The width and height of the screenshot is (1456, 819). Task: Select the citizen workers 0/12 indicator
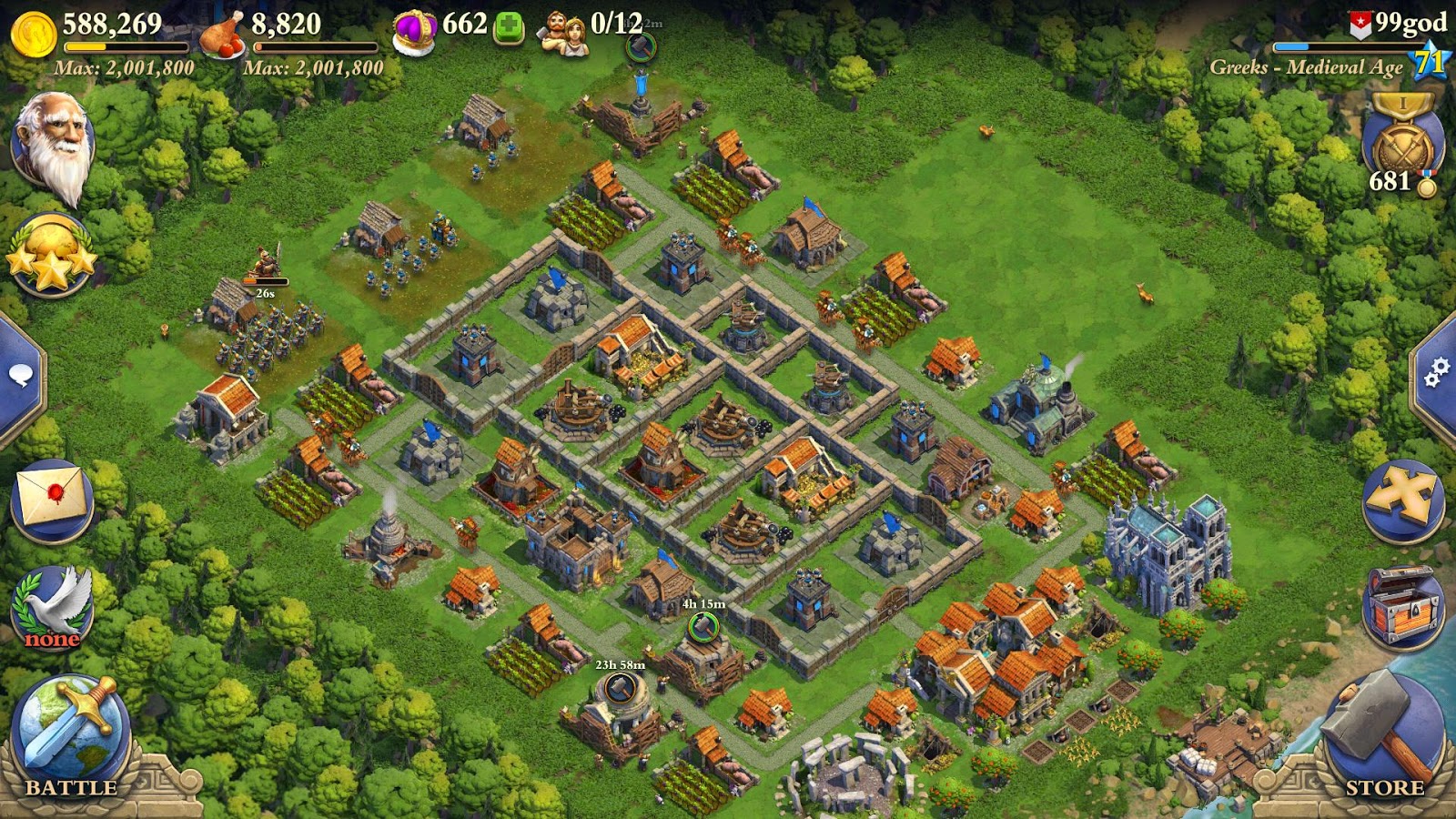pos(587,23)
